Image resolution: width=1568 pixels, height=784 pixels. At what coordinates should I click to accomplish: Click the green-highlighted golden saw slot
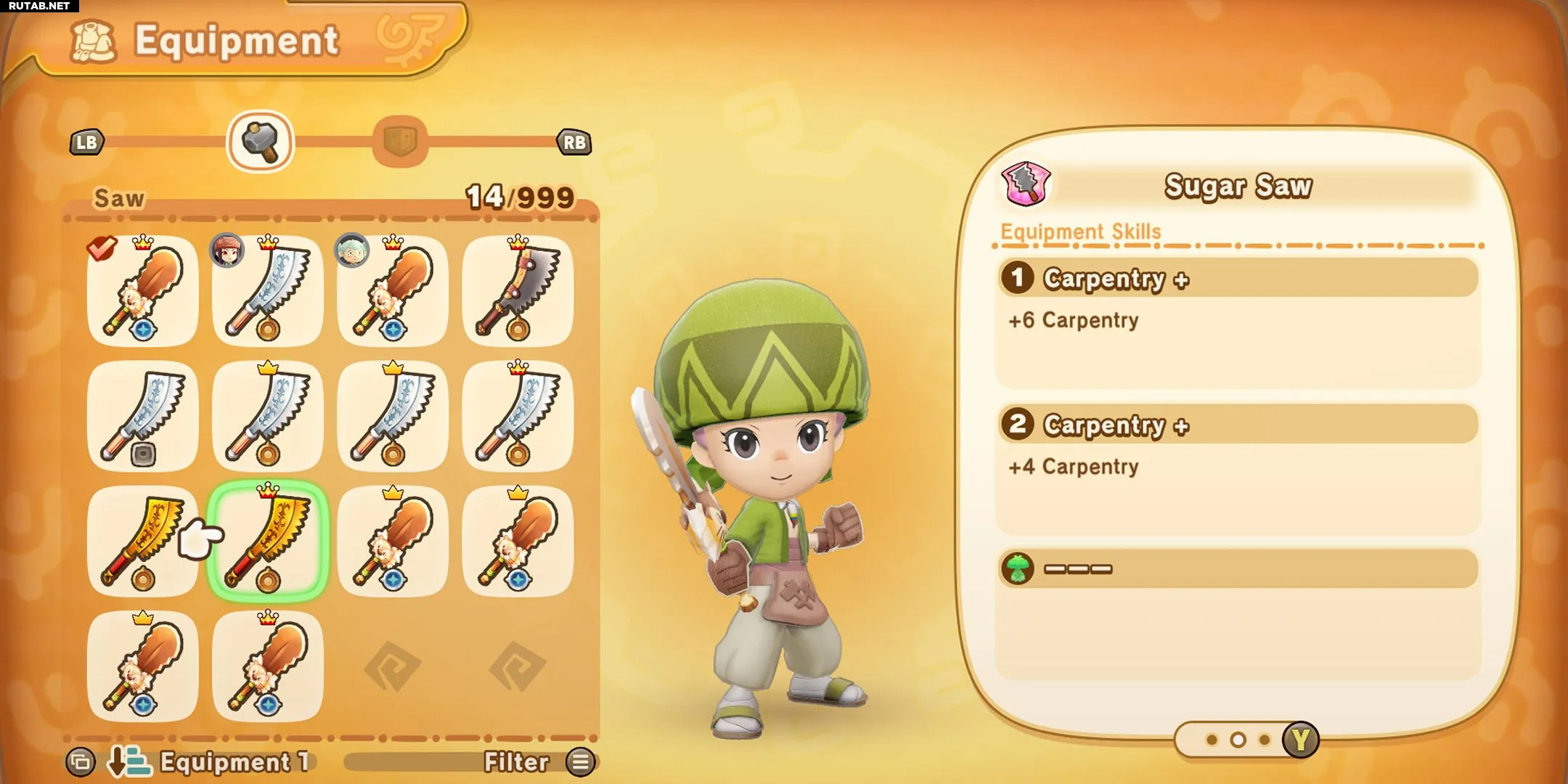point(268,541)
